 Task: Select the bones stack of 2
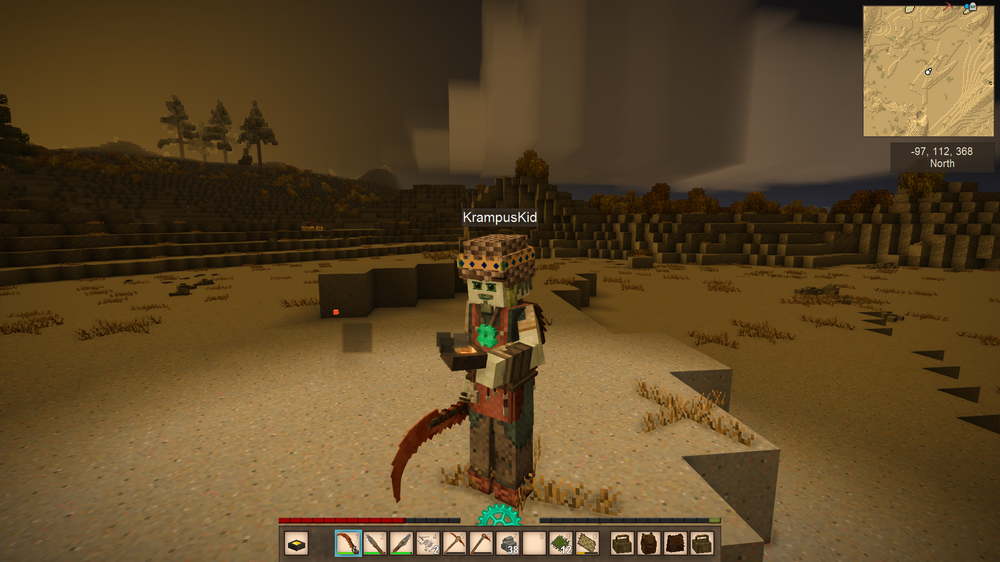pos(429,544)
